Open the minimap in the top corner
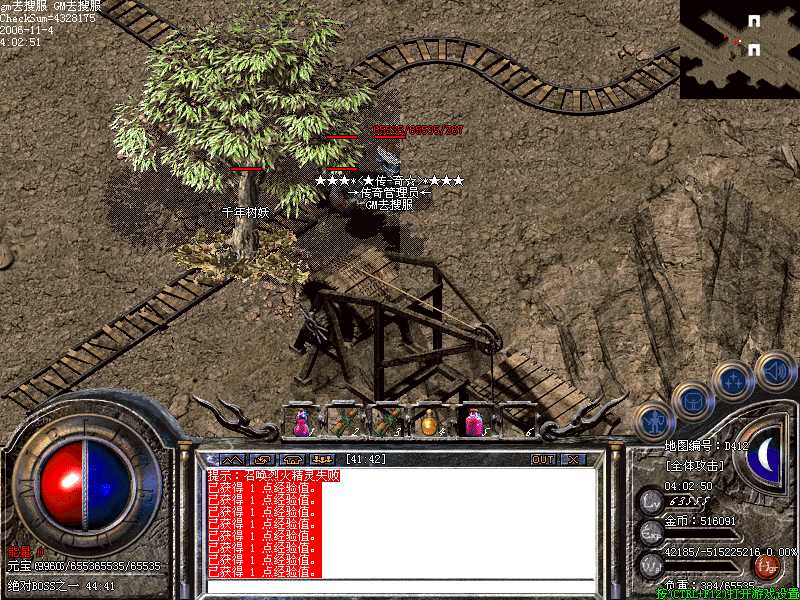 tap(740, 49)
